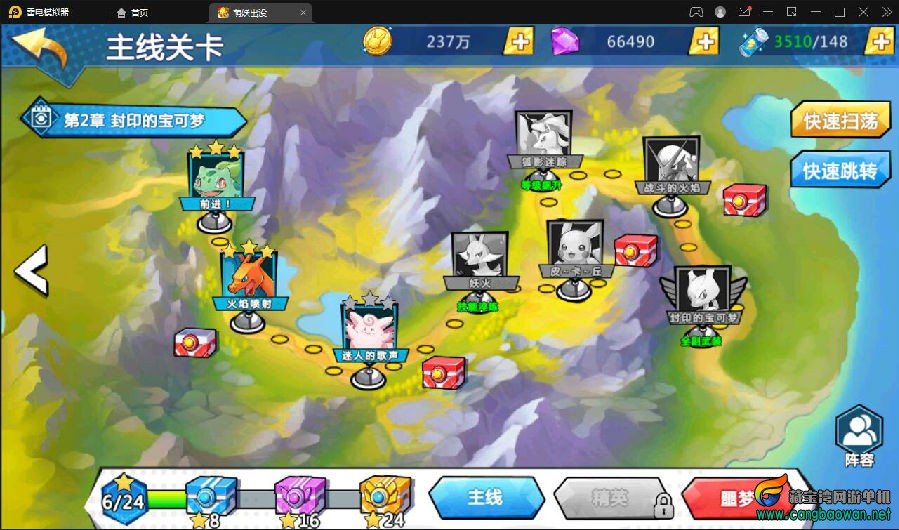Select the locked 皮-卡-丘 stage

(572, 248)
